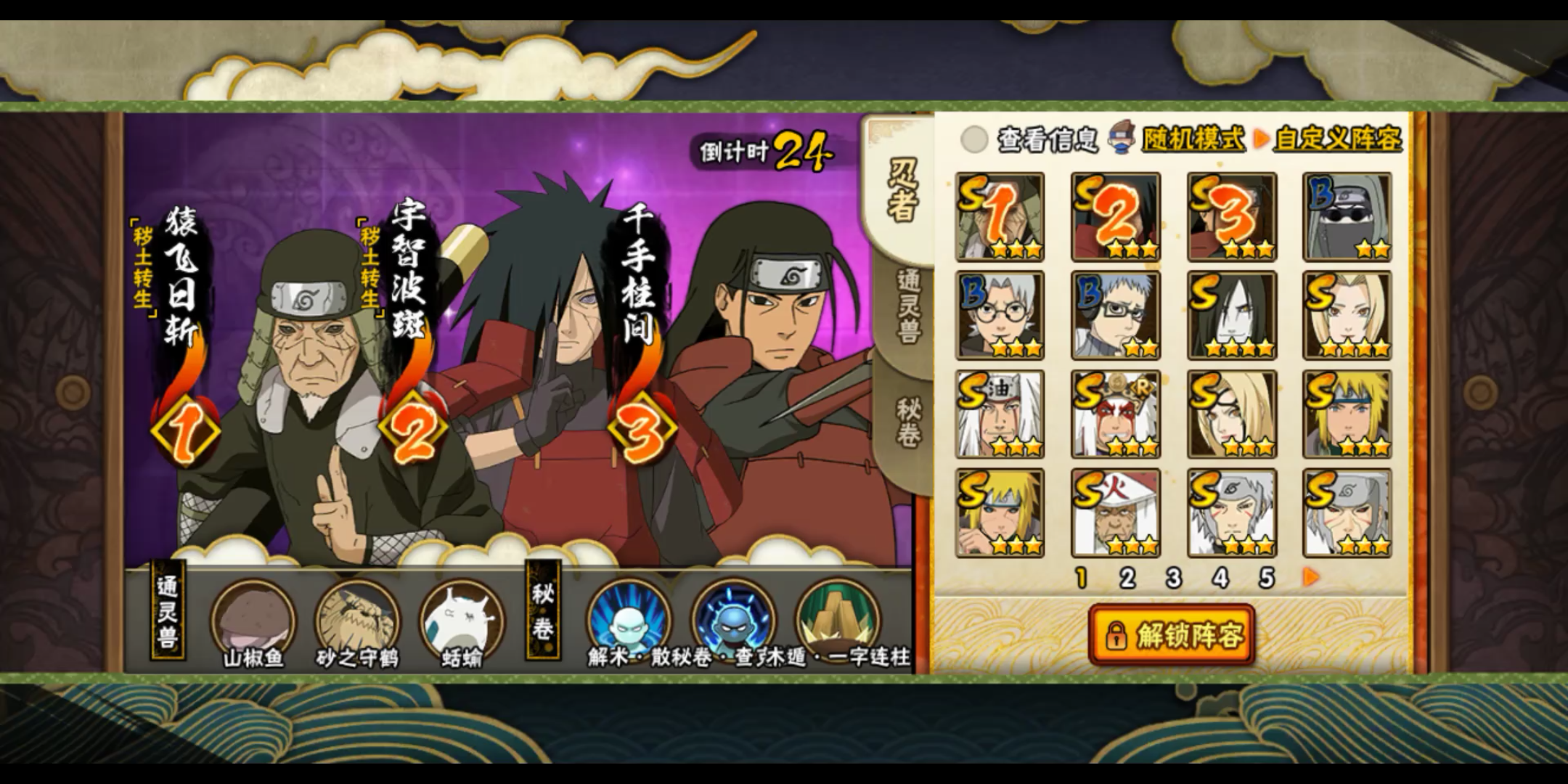Open 自定义阵容 custom lineup
The image size is (1568, 784).
coord(1337,139)
